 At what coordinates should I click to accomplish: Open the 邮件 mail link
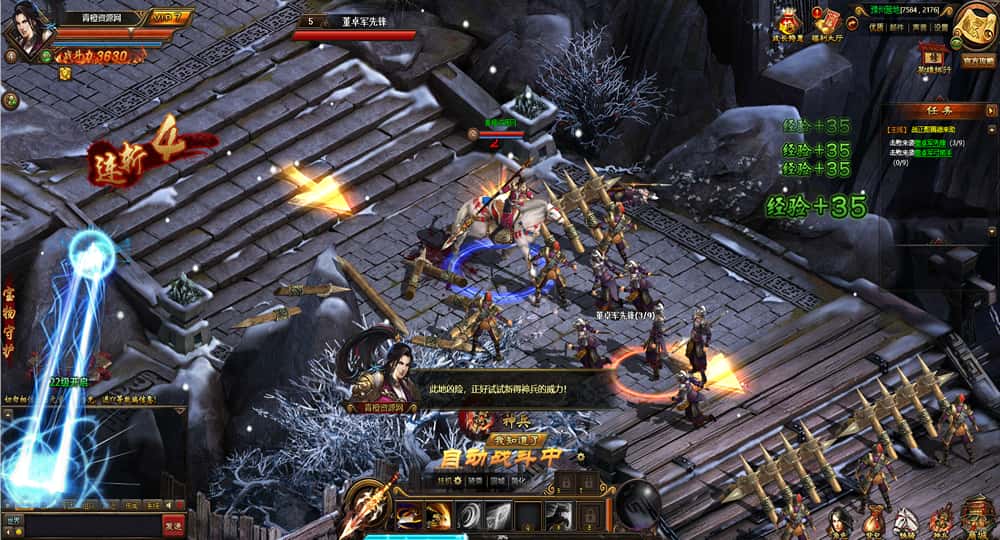pos(897,28)
